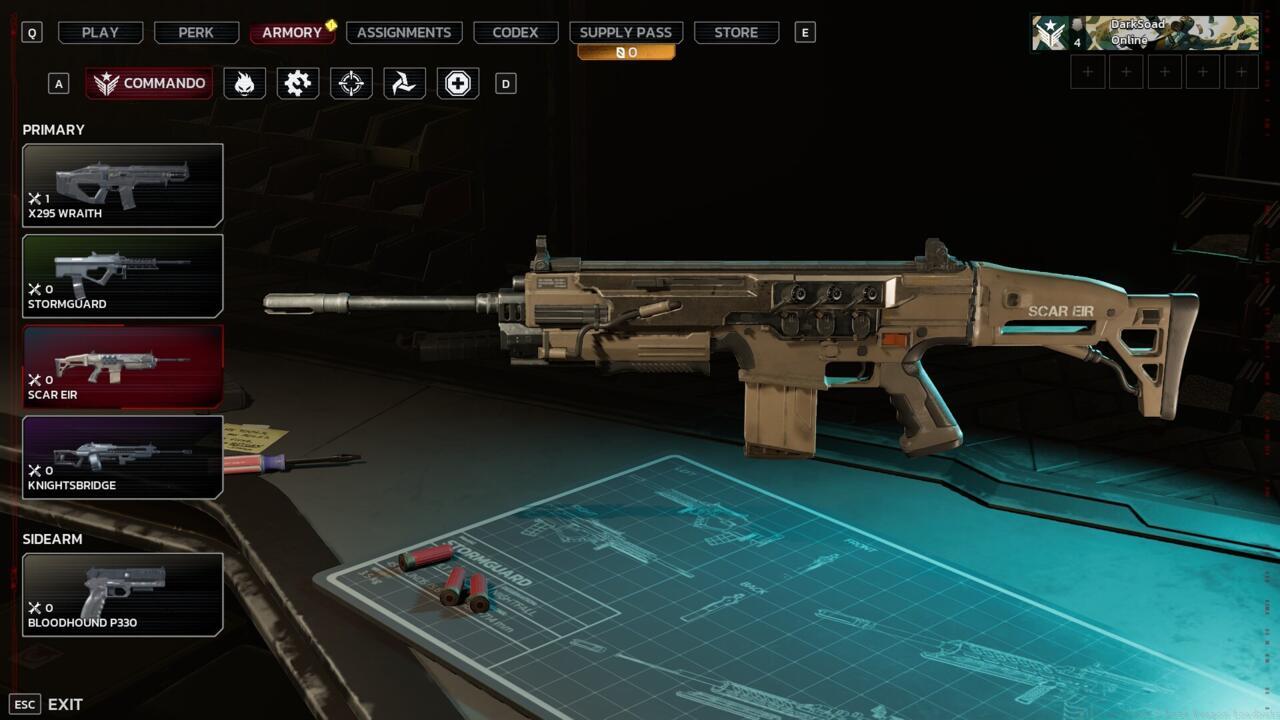Select the X295 Wraith primary weapon

[123, 185]
